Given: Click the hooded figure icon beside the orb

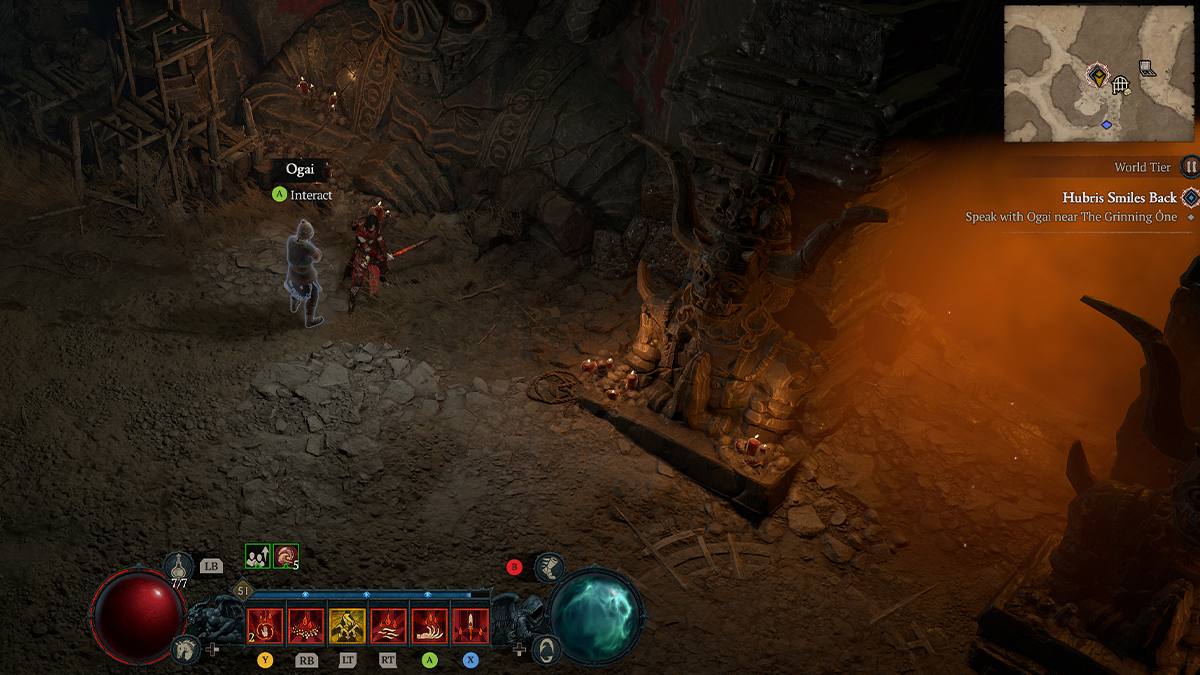Looking at the screenshot, I should pos(545,650).
